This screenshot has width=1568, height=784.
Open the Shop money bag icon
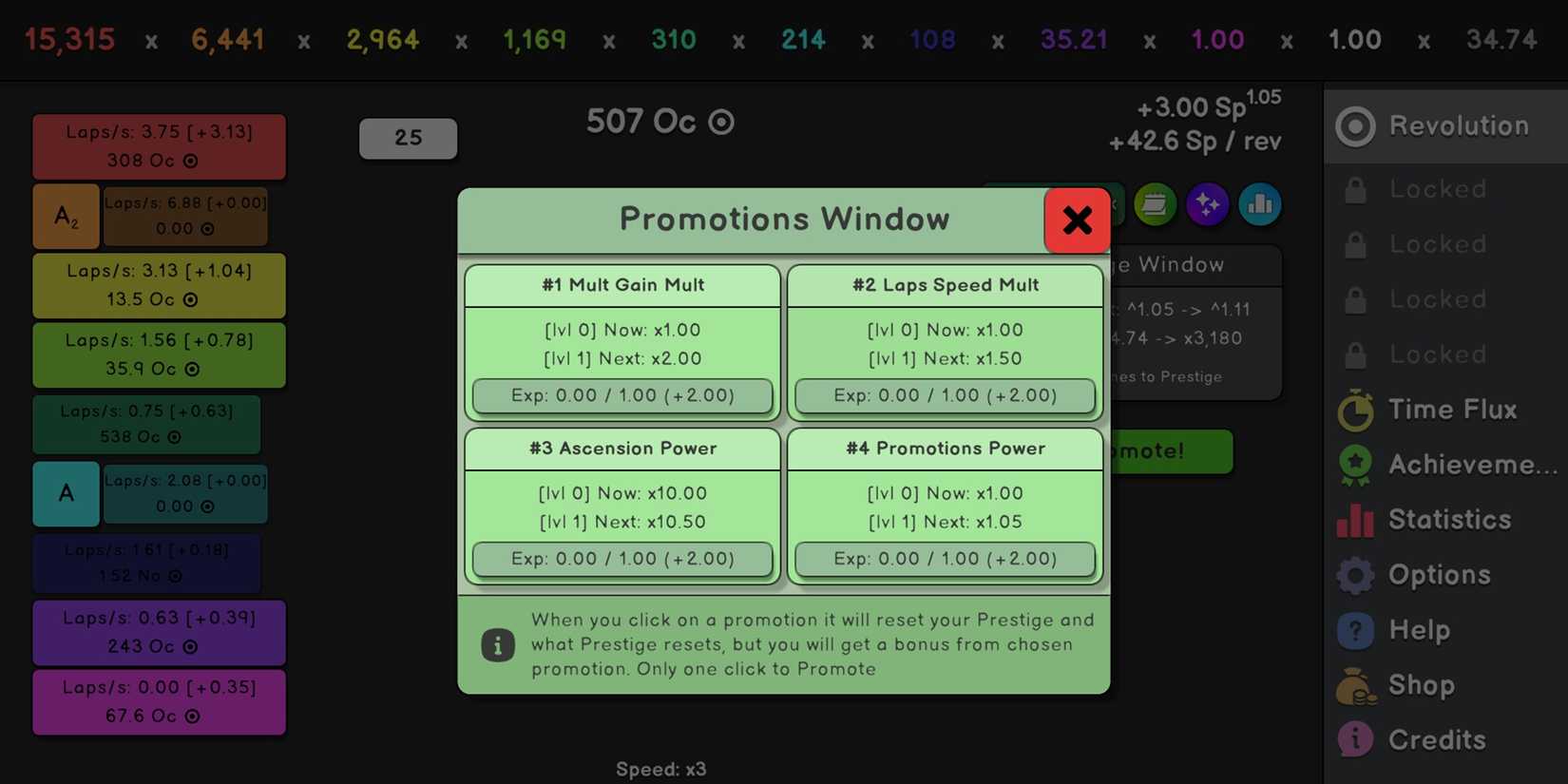tap(1354, 685)
